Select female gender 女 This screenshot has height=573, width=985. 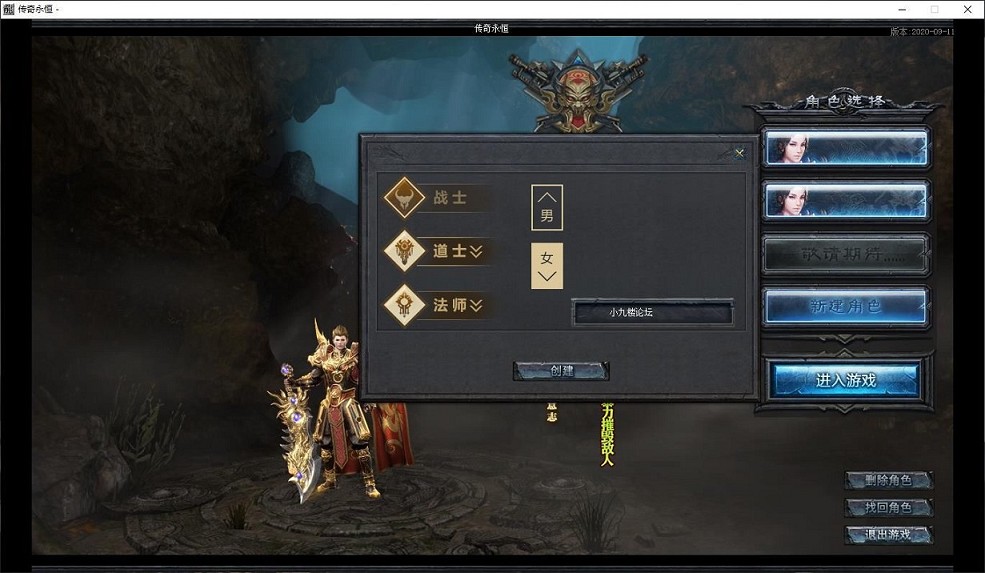[x=547, y=265]
